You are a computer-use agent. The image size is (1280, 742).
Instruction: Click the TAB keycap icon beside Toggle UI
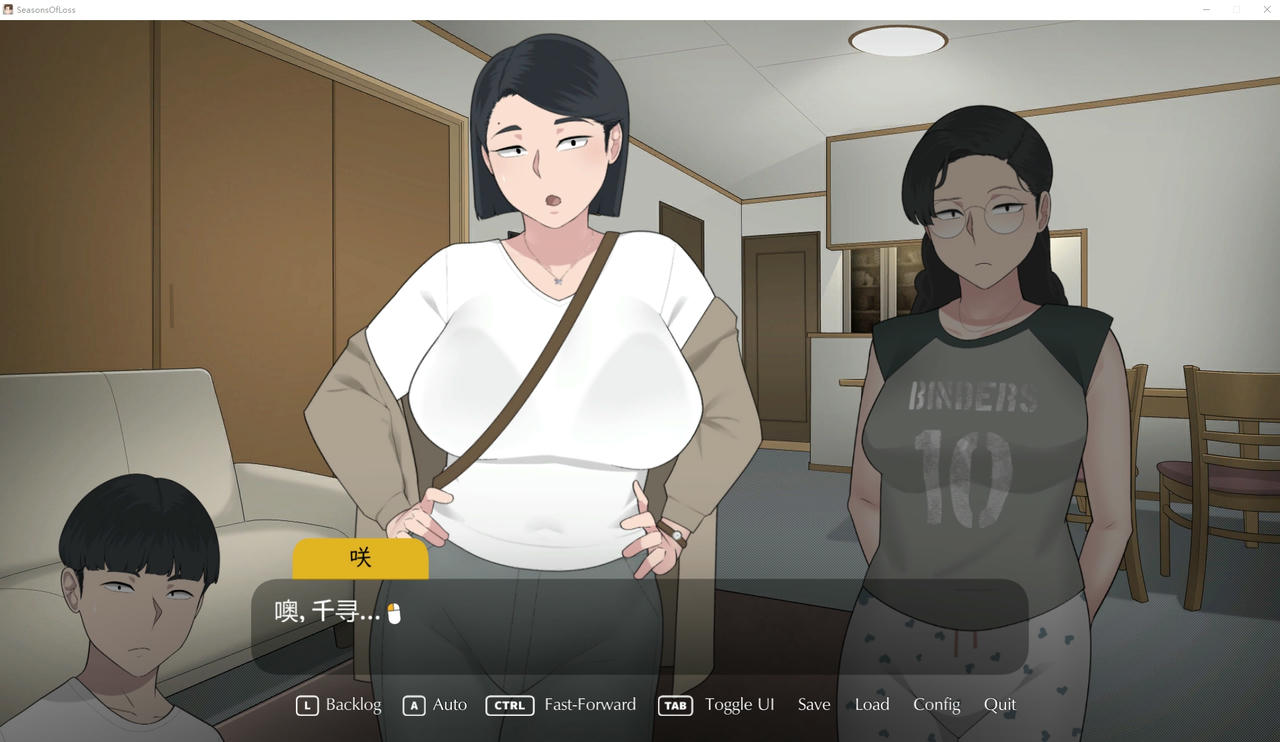pos(675,705)
